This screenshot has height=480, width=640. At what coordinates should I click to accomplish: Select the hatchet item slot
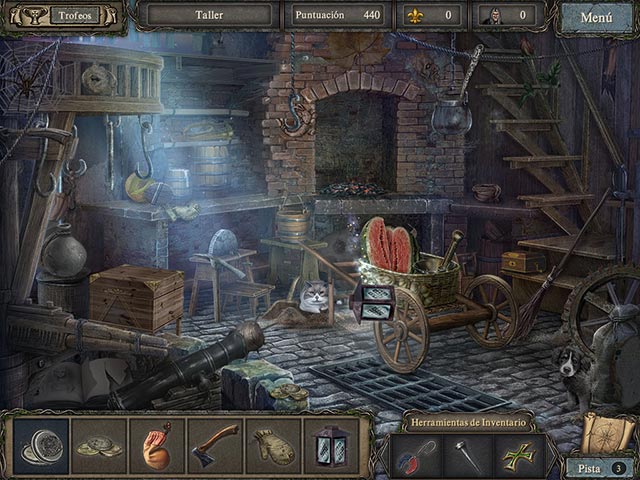click(x=215, y=446)
